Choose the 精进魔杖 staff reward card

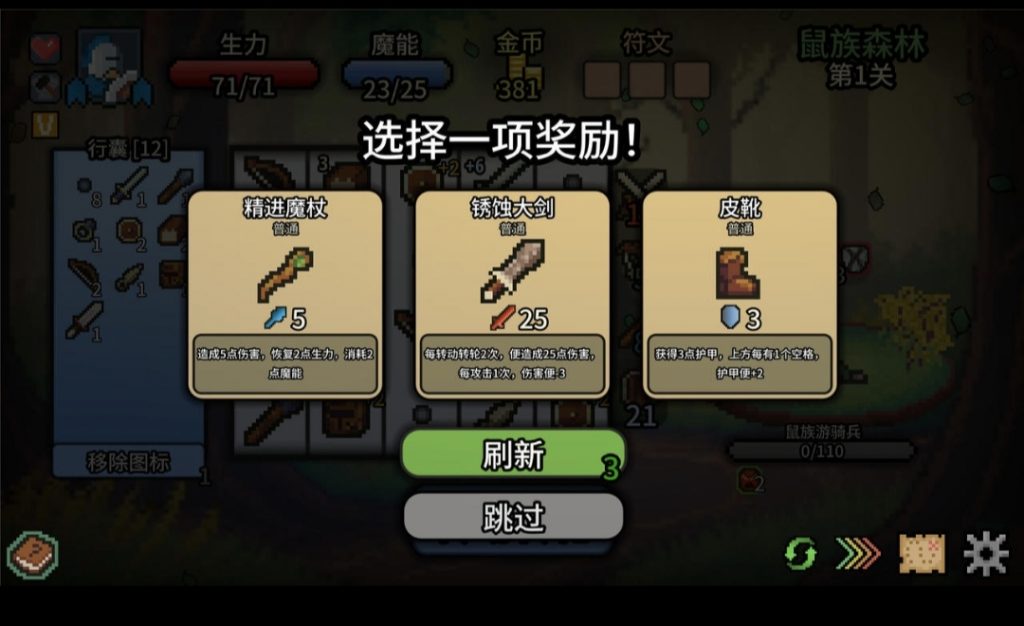pyautogui.click(x=285, y=293)
